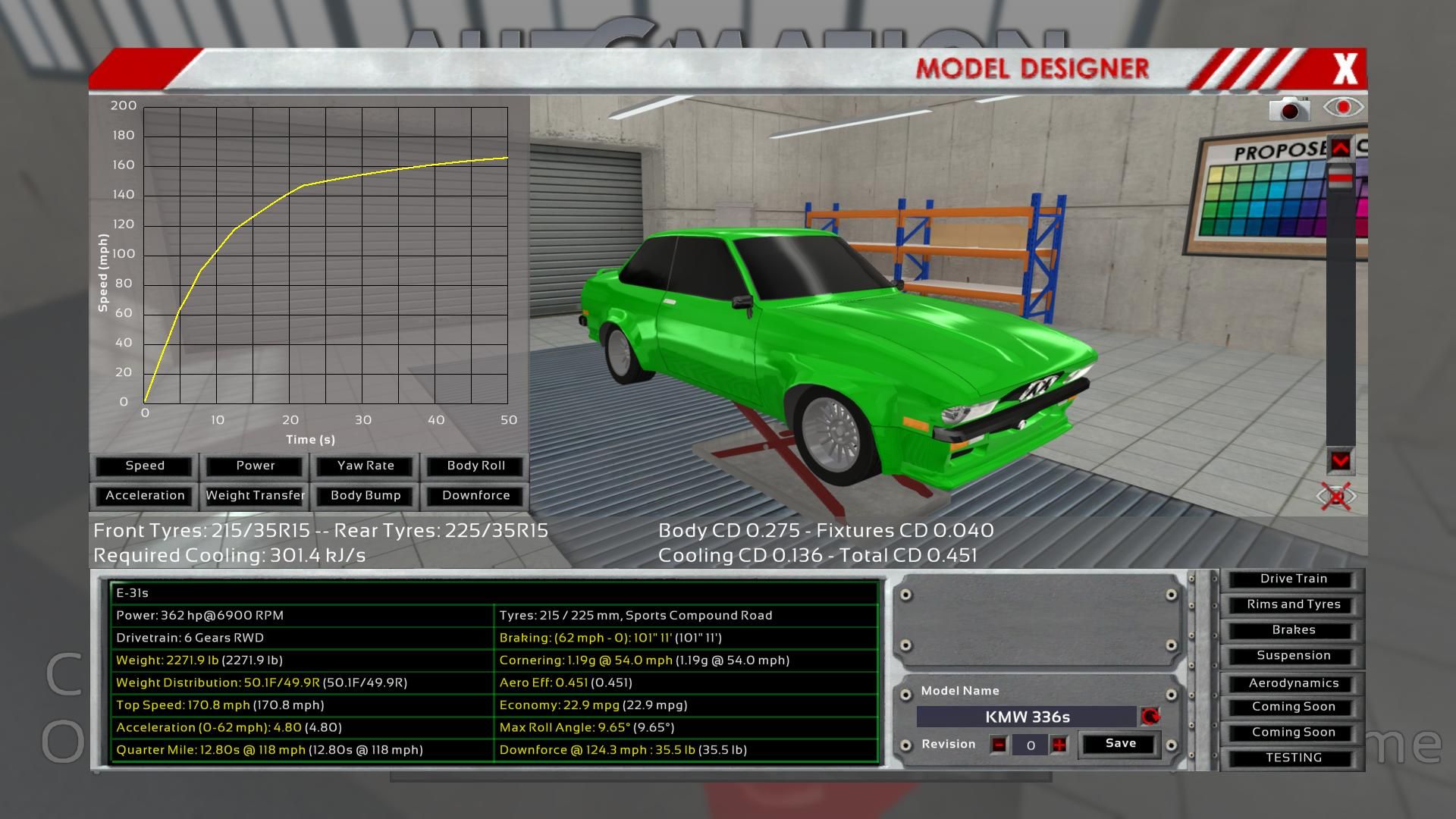Close the Model Designer window
Viewport: 1456px width, 819px height.
(x=1345, y=70)
